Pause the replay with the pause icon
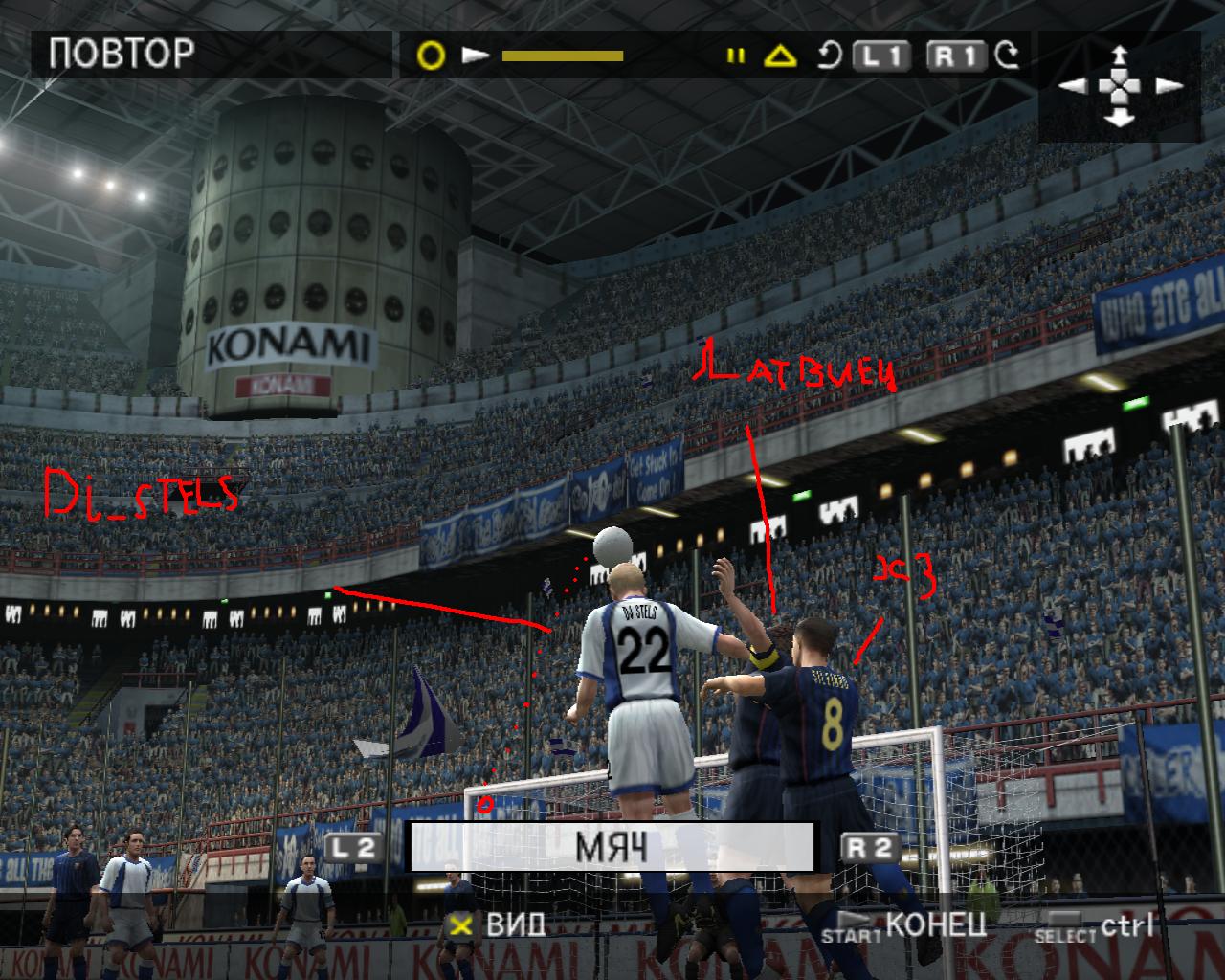 click(x=735, y=56)
